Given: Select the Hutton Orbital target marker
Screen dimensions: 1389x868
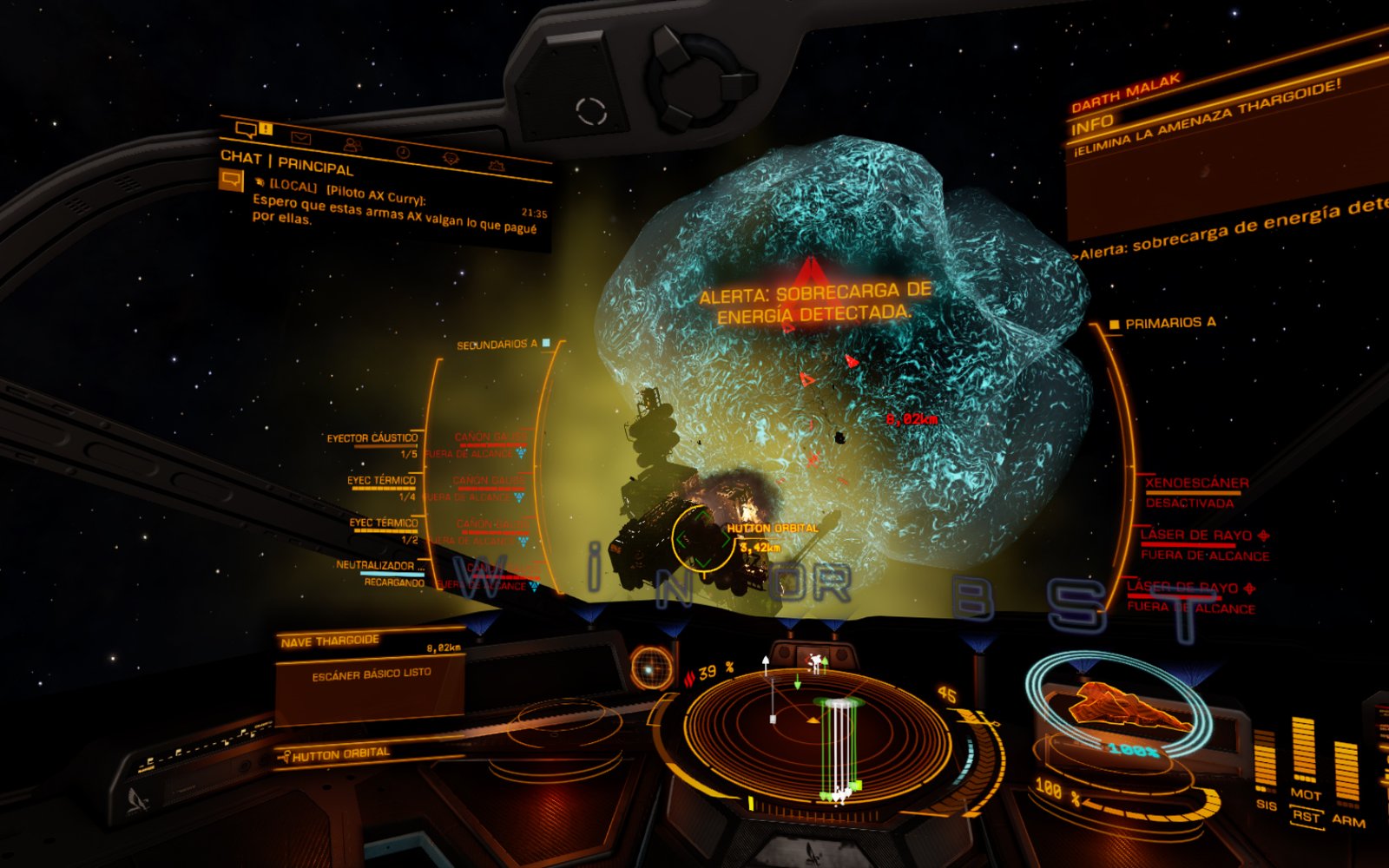Looking at the screenshot, I should (x=702, y=540).
